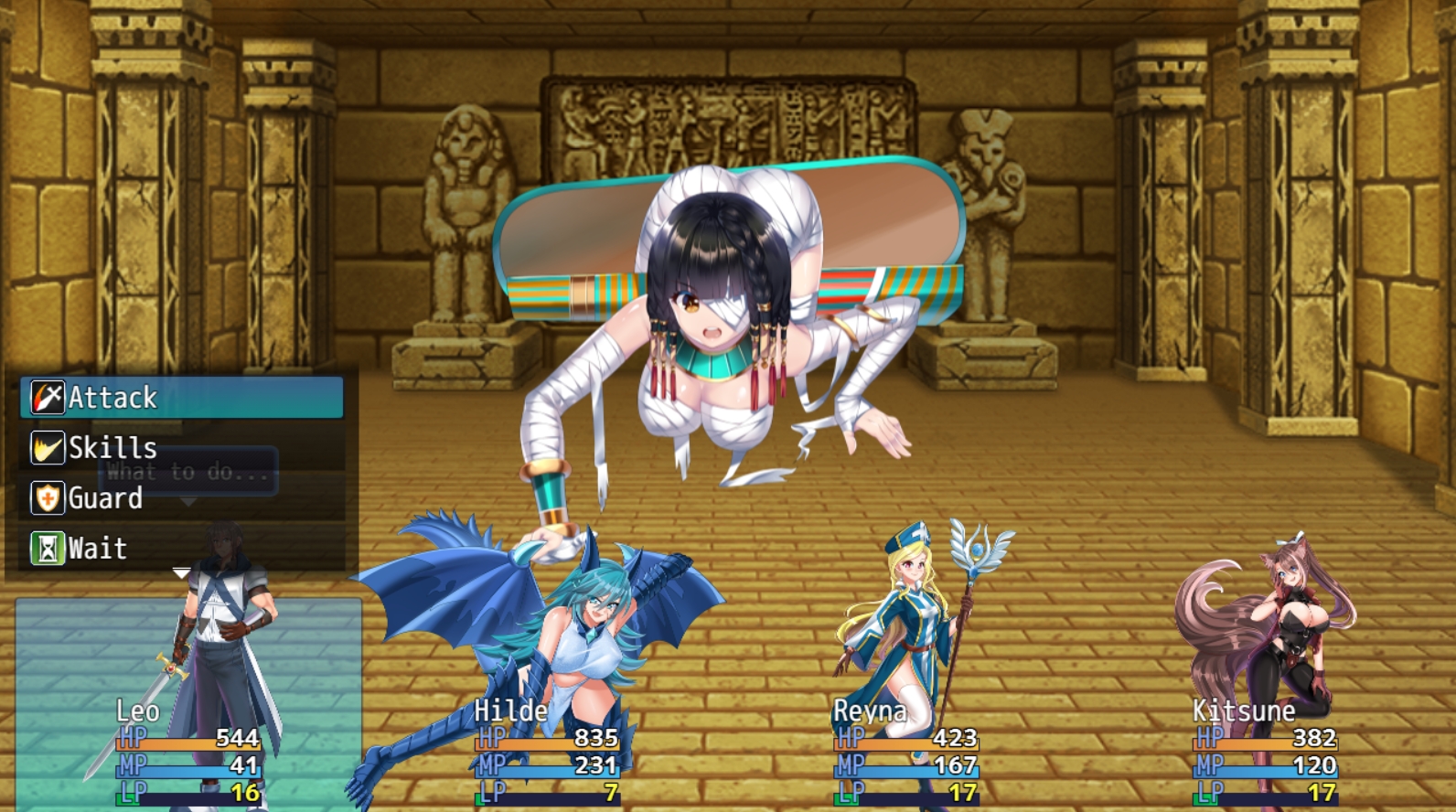Select the Guard command
1456x812 pixels.
[103, 497]
